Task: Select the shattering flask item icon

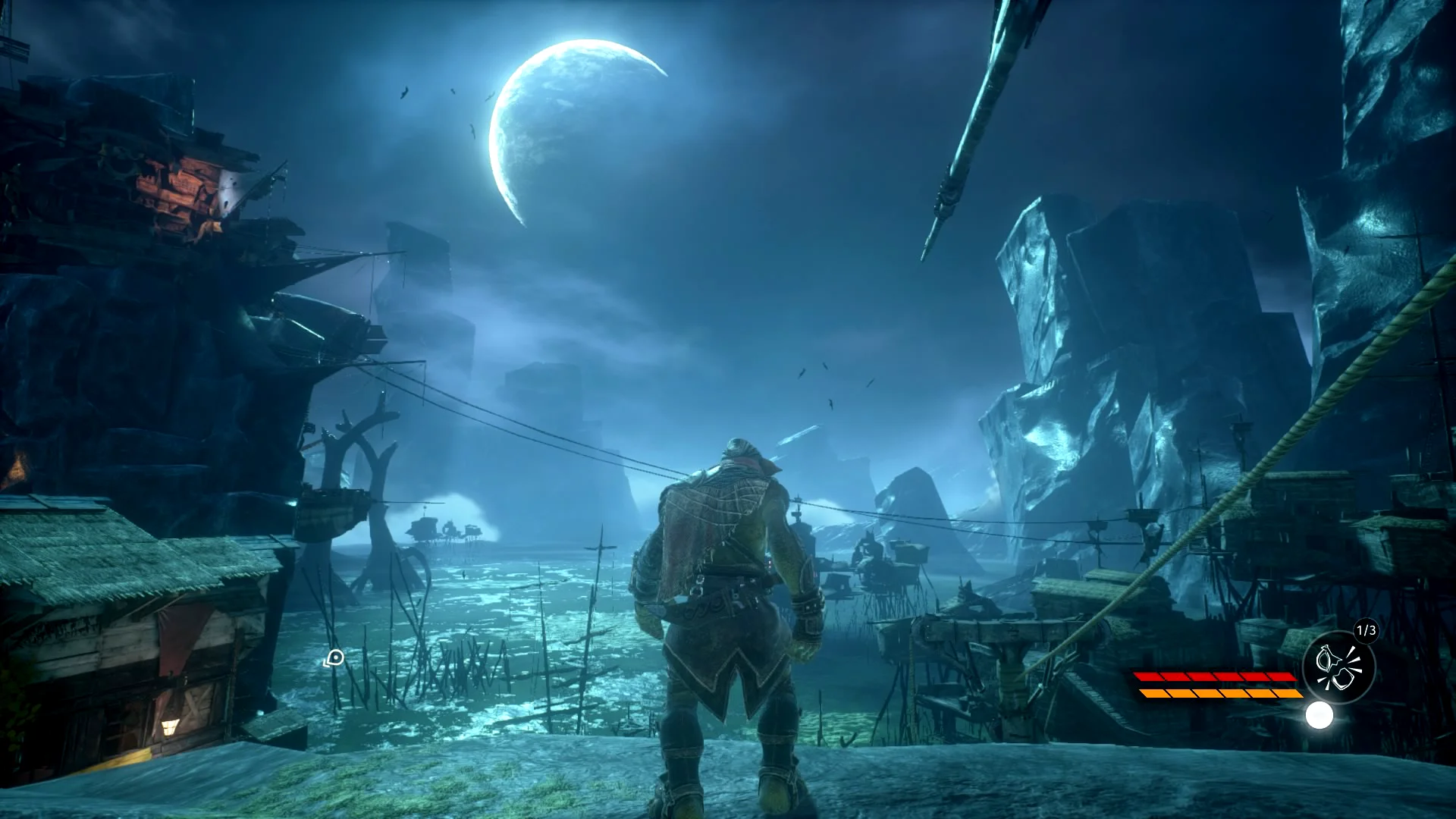Action: pyautogui.click(x=1338, y=667)
